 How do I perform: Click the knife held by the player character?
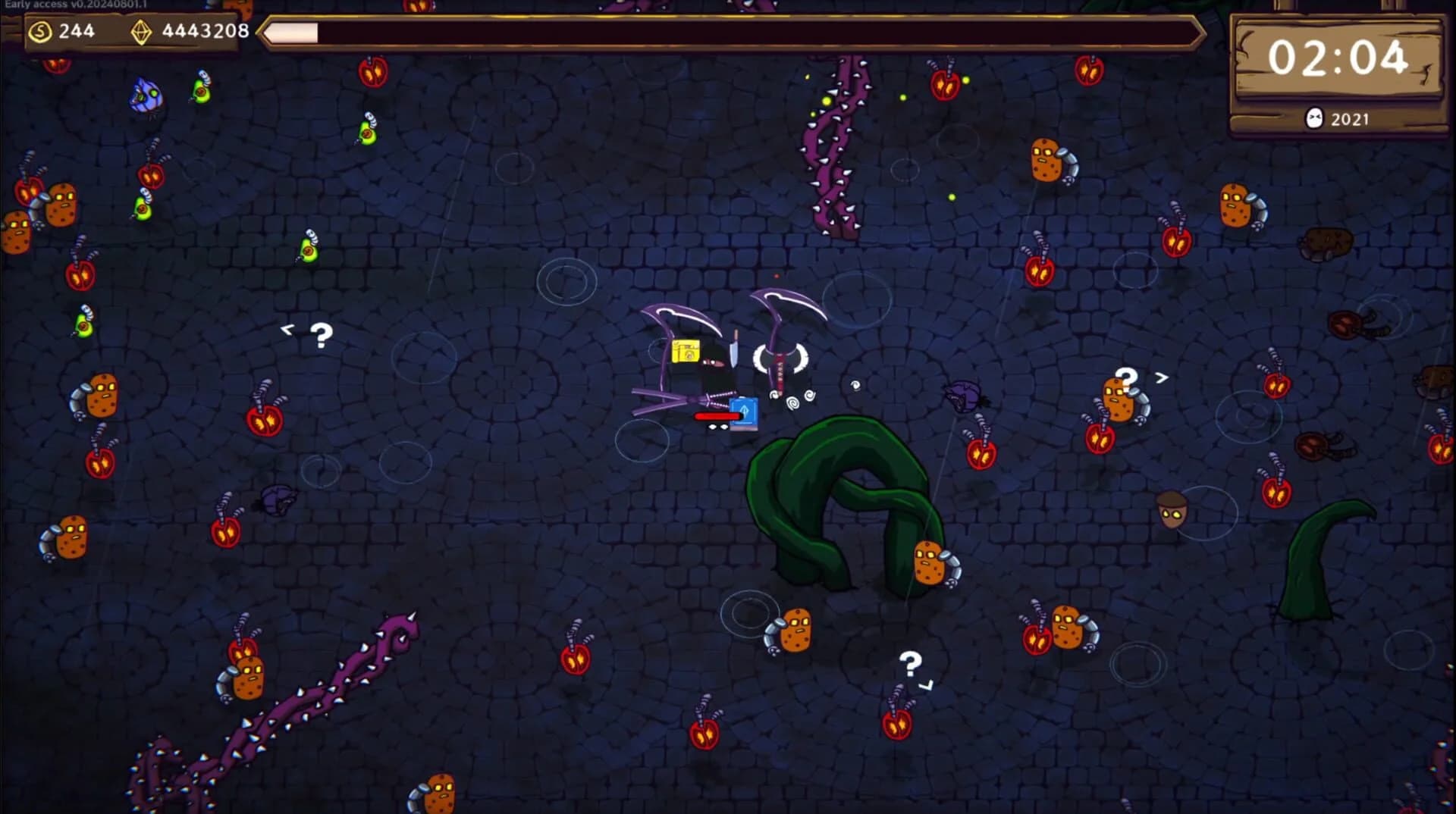click(734, 349)
